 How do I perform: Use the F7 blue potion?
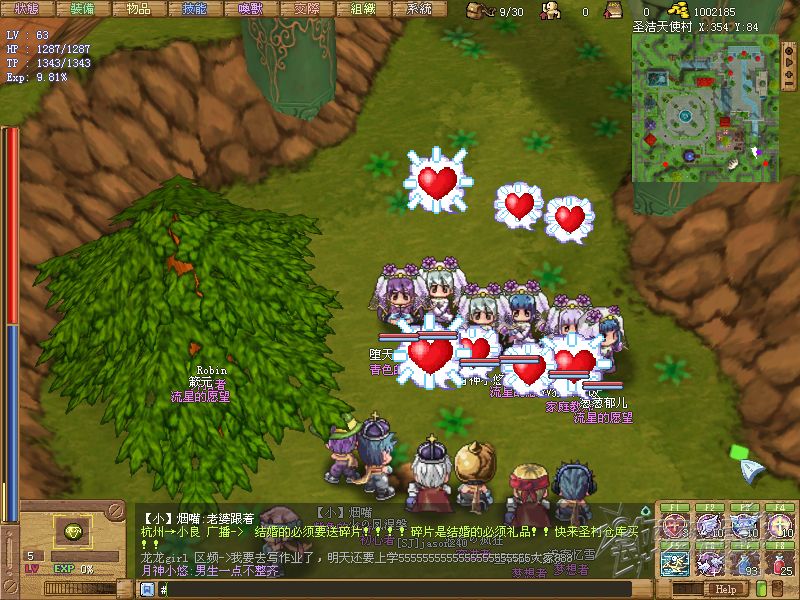point(746,563)
